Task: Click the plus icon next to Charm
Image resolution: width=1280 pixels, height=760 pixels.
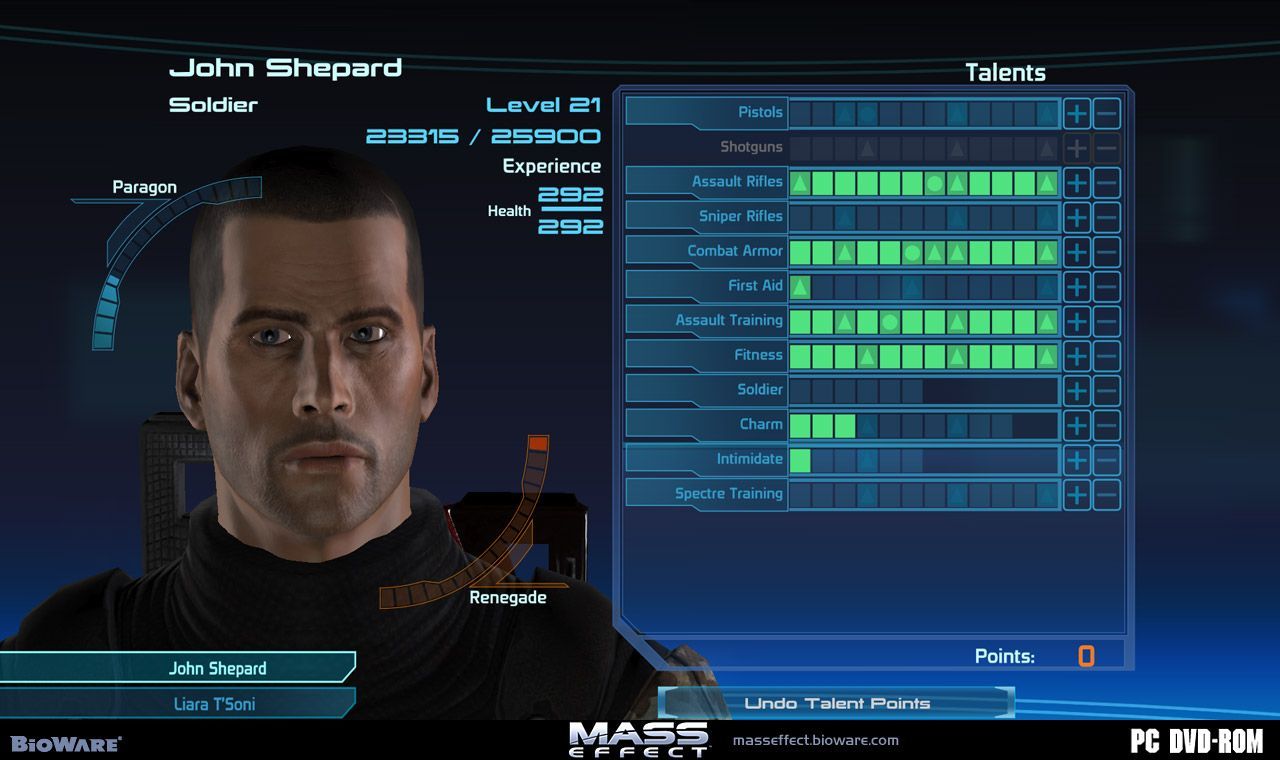Action: click(x=1077, y=424)
